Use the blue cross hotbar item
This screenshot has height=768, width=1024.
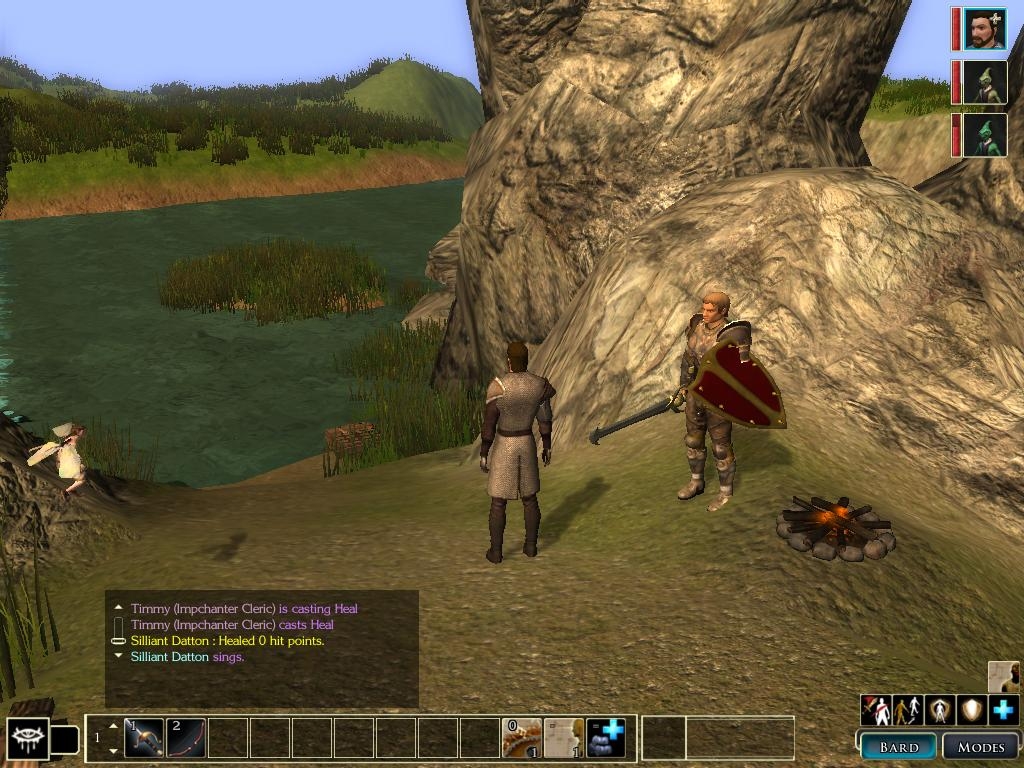(x=606, y=738)
